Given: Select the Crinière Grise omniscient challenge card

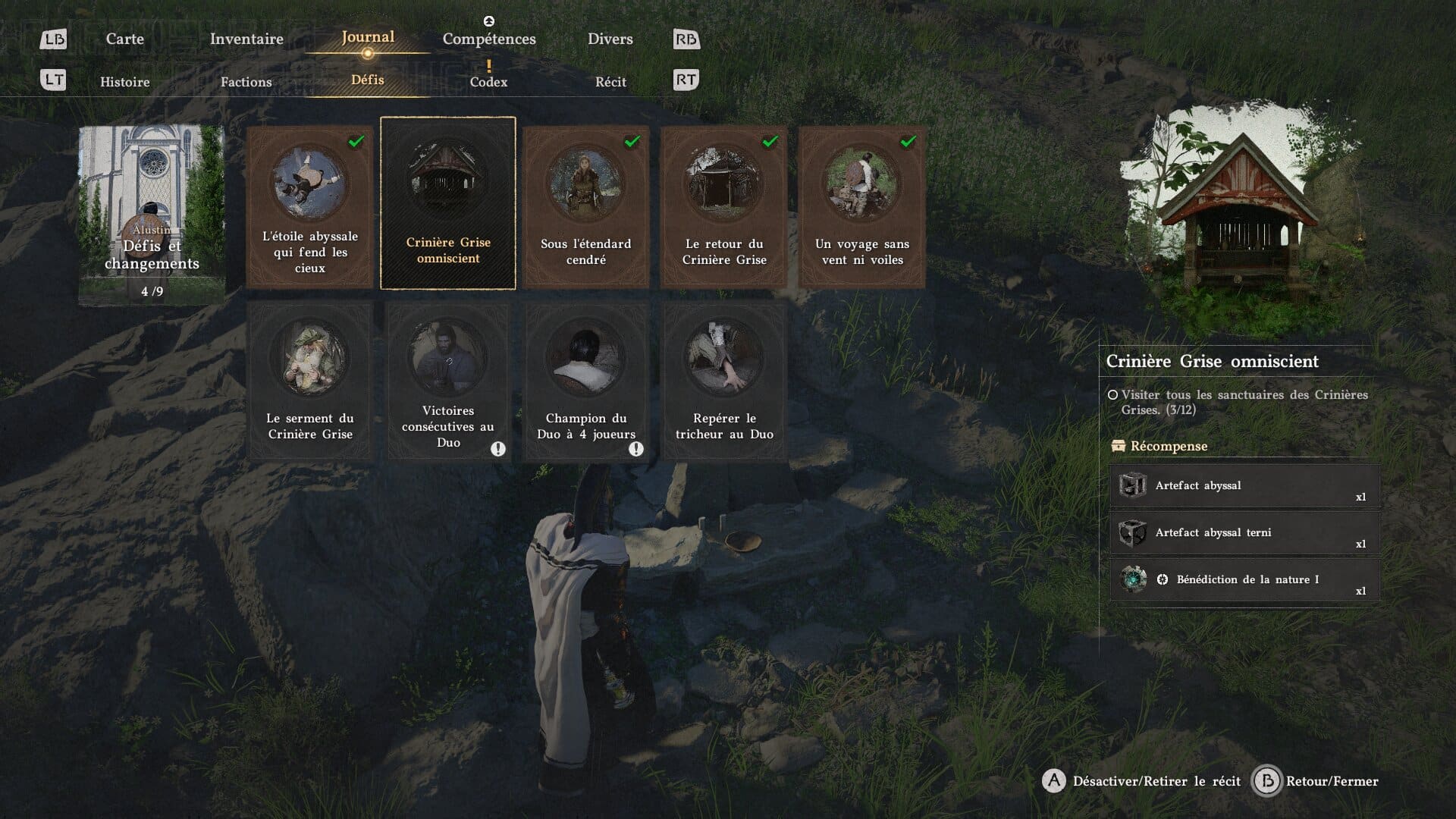Looking at the screenshot, I should [x=448, y=203].
